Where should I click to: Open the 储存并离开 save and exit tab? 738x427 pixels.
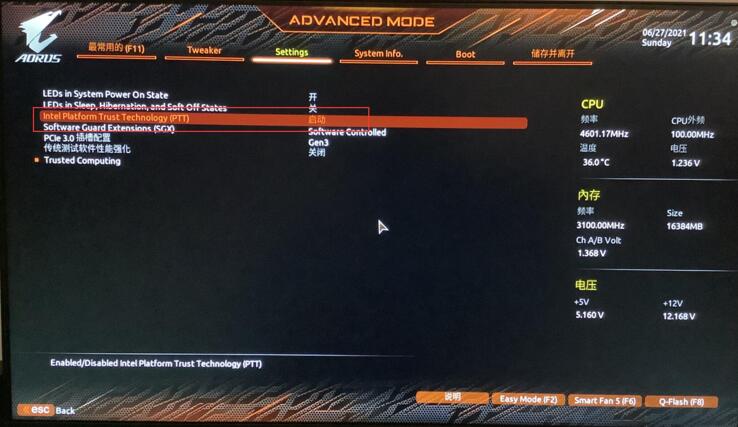(x=552, y=53)
